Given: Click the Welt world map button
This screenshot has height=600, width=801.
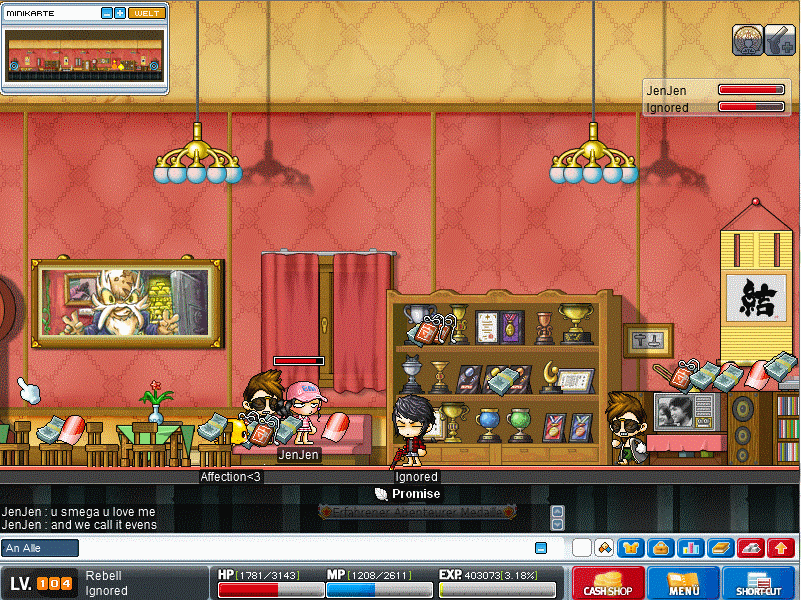Looking at the screenshot, I should 146,13.
